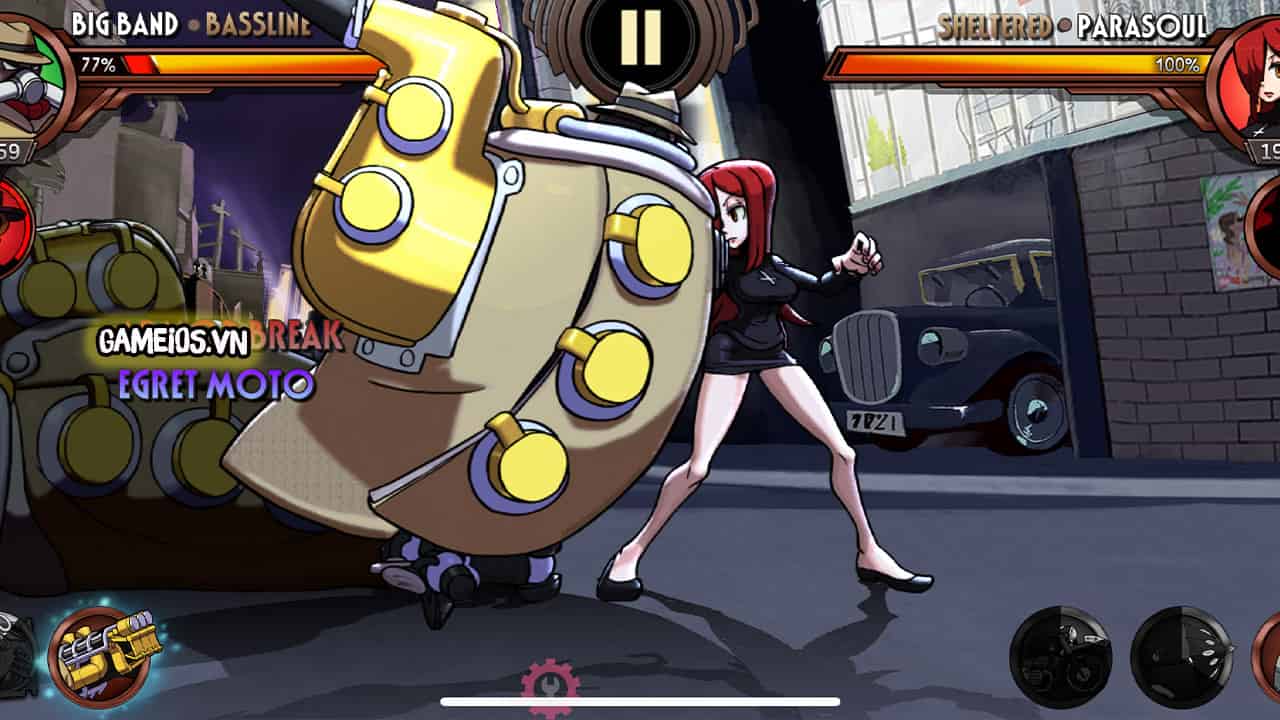The image size is (1280, 720).
Task: Tap the PARASOUL fighter name text
Action: point(1140,24)
